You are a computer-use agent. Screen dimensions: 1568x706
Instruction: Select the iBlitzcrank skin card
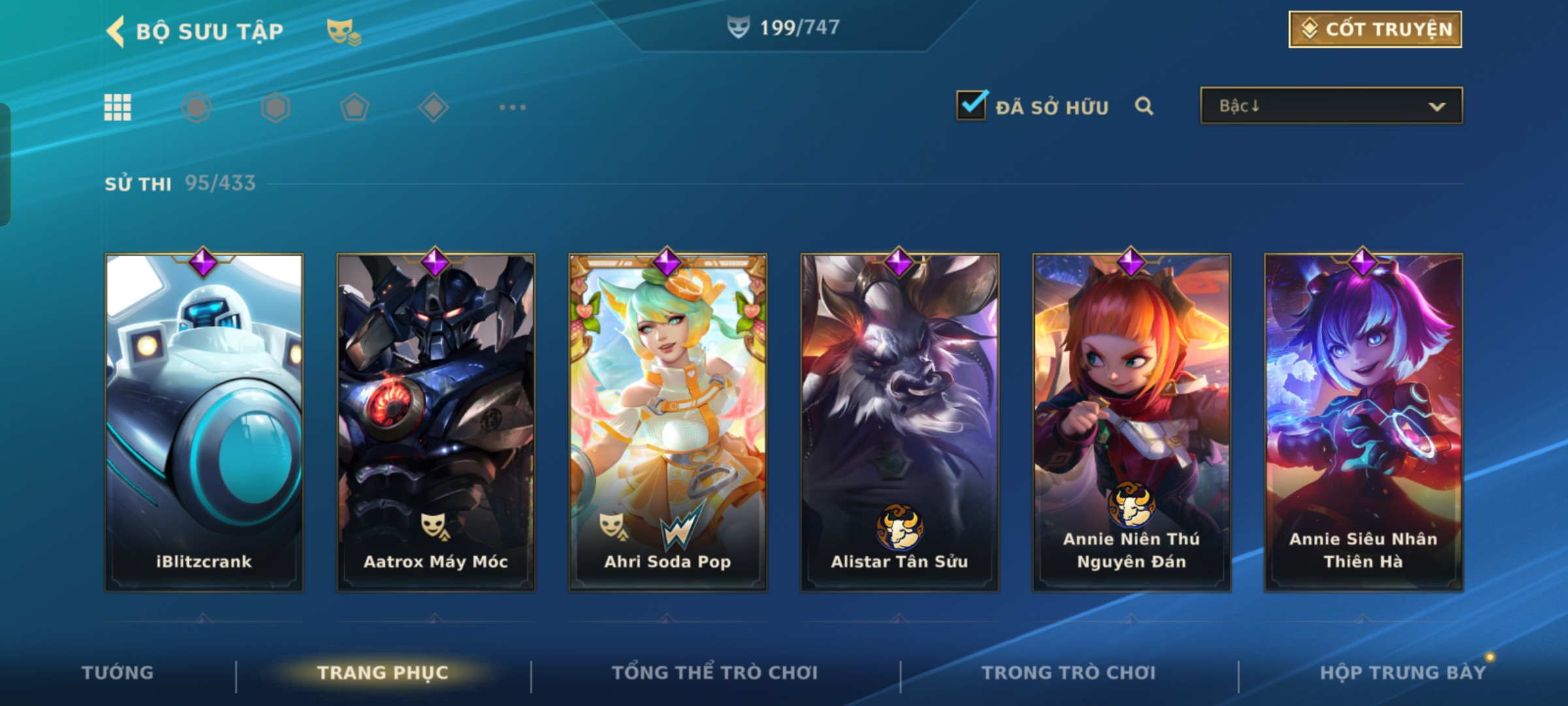(x=204, y=422)
